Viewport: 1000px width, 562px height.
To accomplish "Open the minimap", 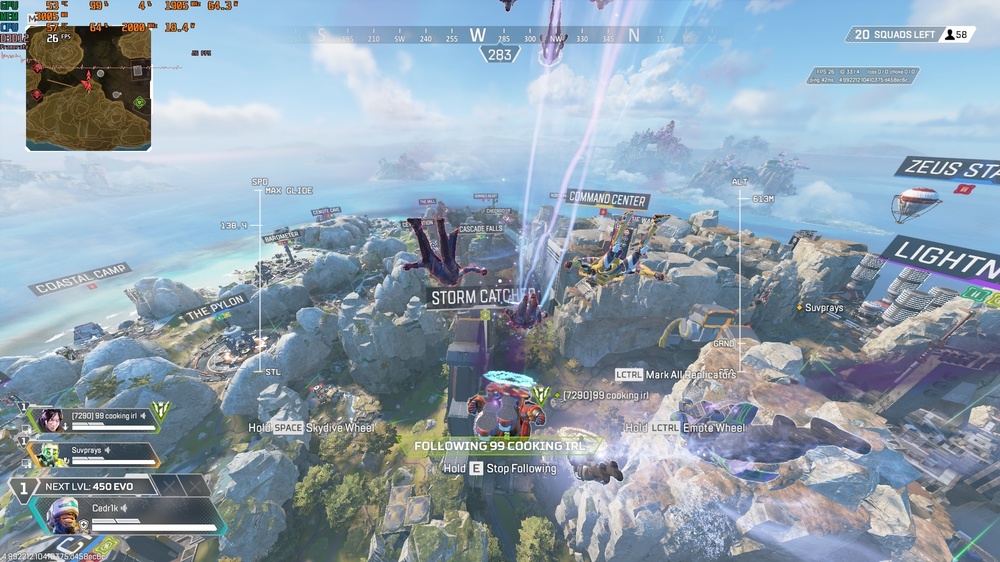I will pyautogui.click(x=88, y=88).
